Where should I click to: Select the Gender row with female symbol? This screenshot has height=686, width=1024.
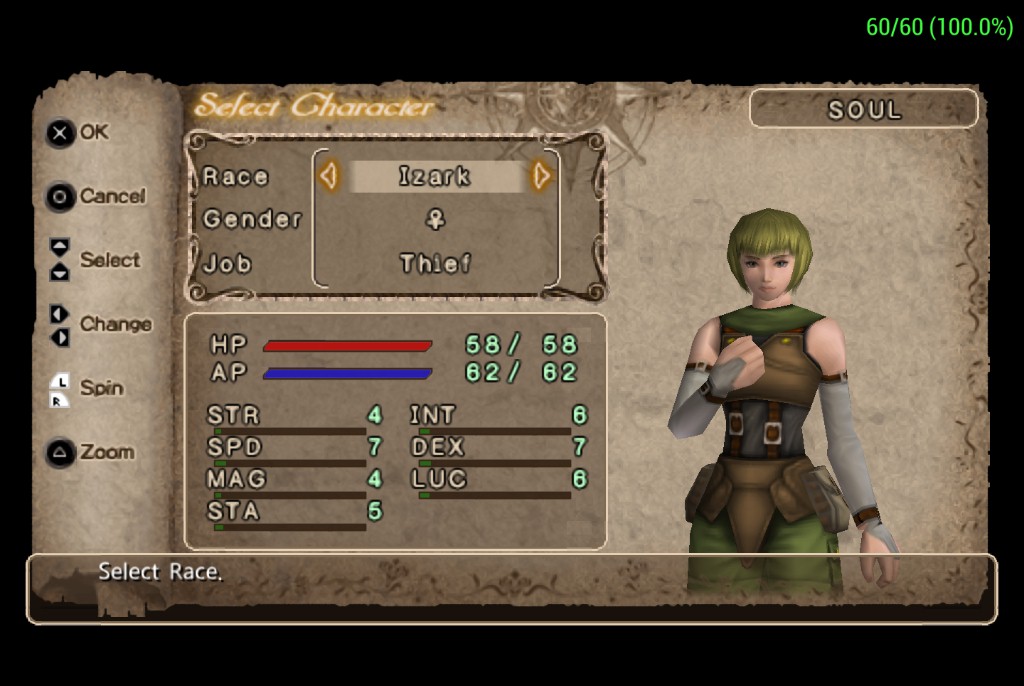(x=435, y=220)
